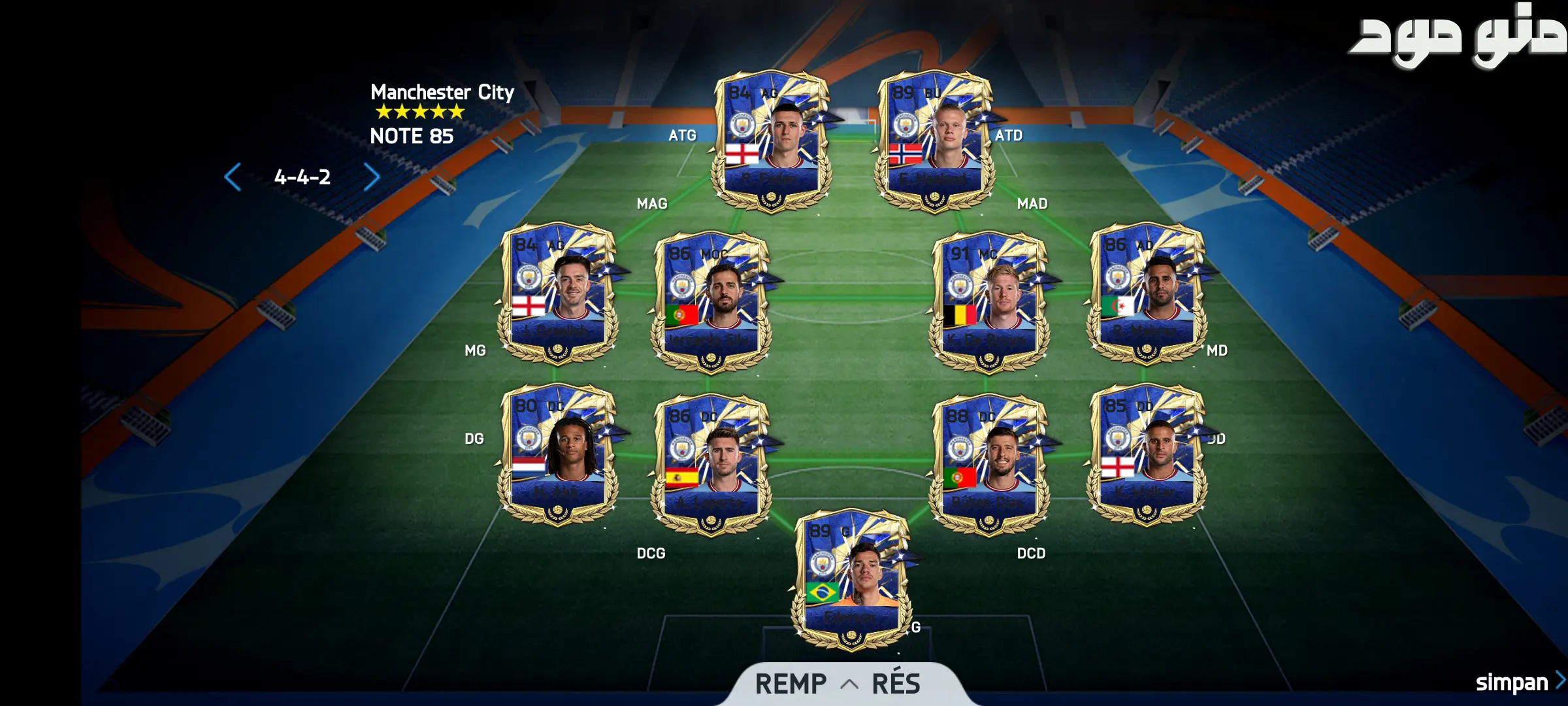The width and height of the screenshot is (1568, 706).
Task: Choose the 86-rated Algerian right midfielder card
Action: [1147, 294]
